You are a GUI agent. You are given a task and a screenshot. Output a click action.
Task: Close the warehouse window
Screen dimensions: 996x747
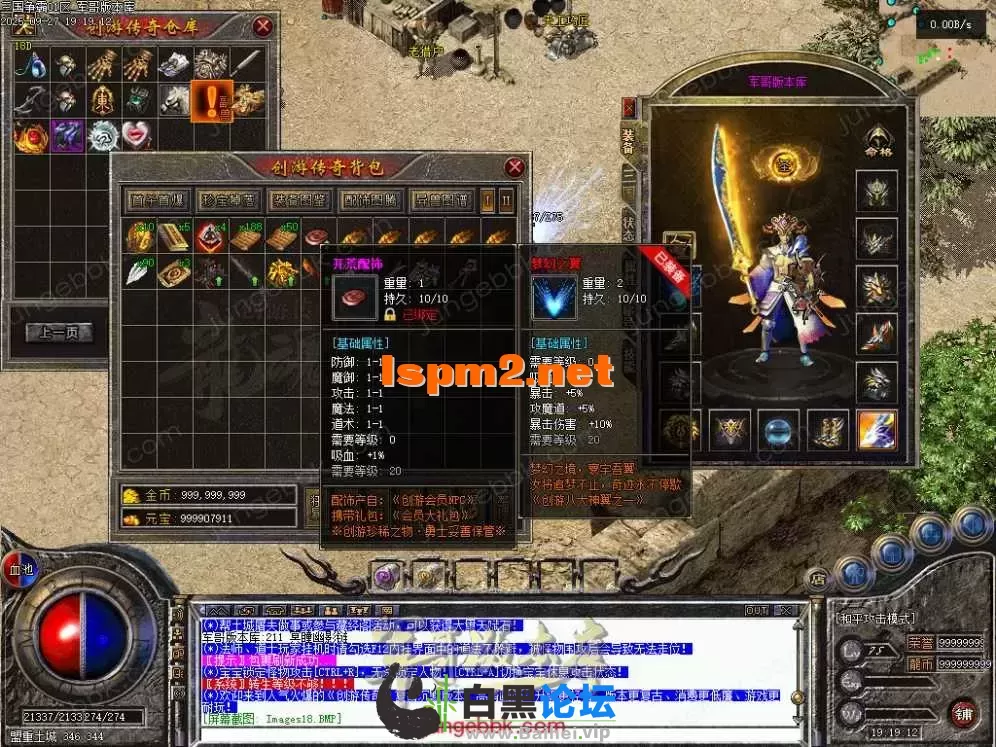click(x=263, y=26)
